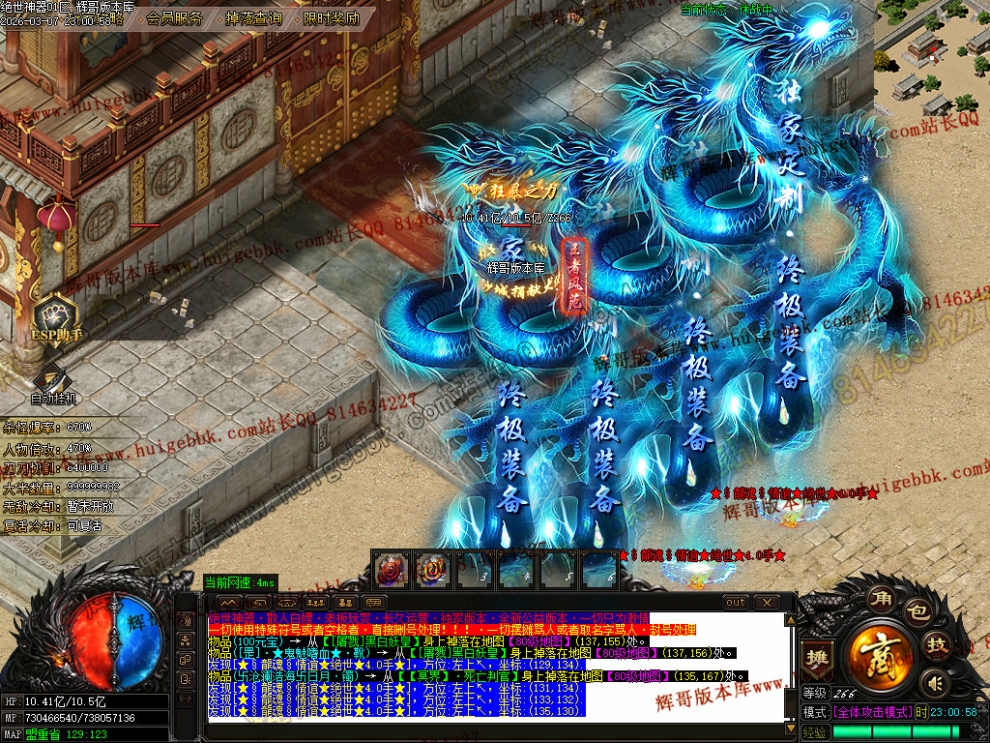Viewport: 990px width, 743px height.
Task: Click the chat window 'out' button
Action: click(x=736, y=602)
